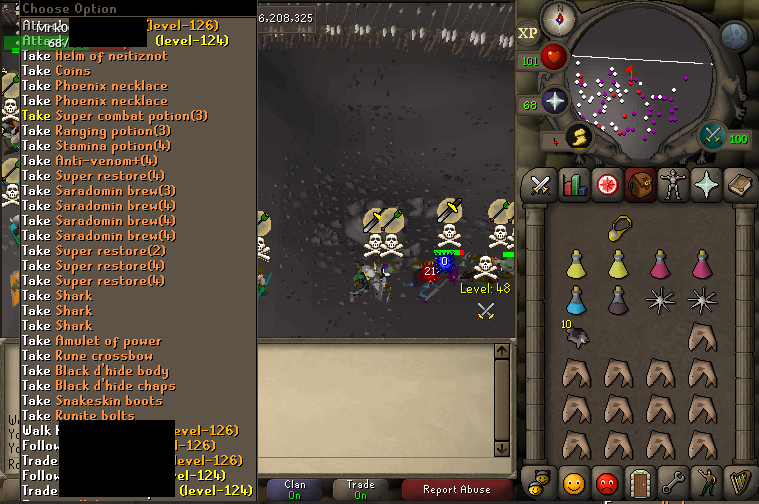Toggle the XP drops button
The image size is (759, 504).
[529, 32]
